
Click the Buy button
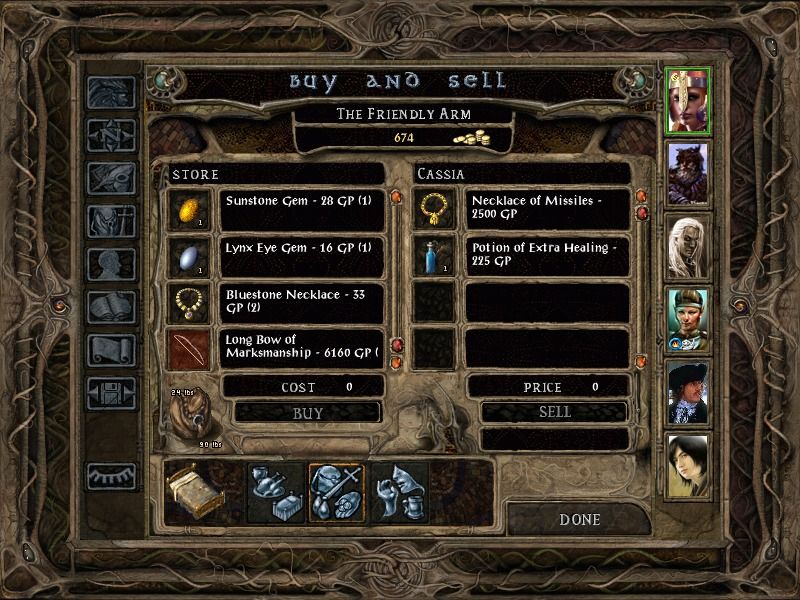[x=307, y=412]
